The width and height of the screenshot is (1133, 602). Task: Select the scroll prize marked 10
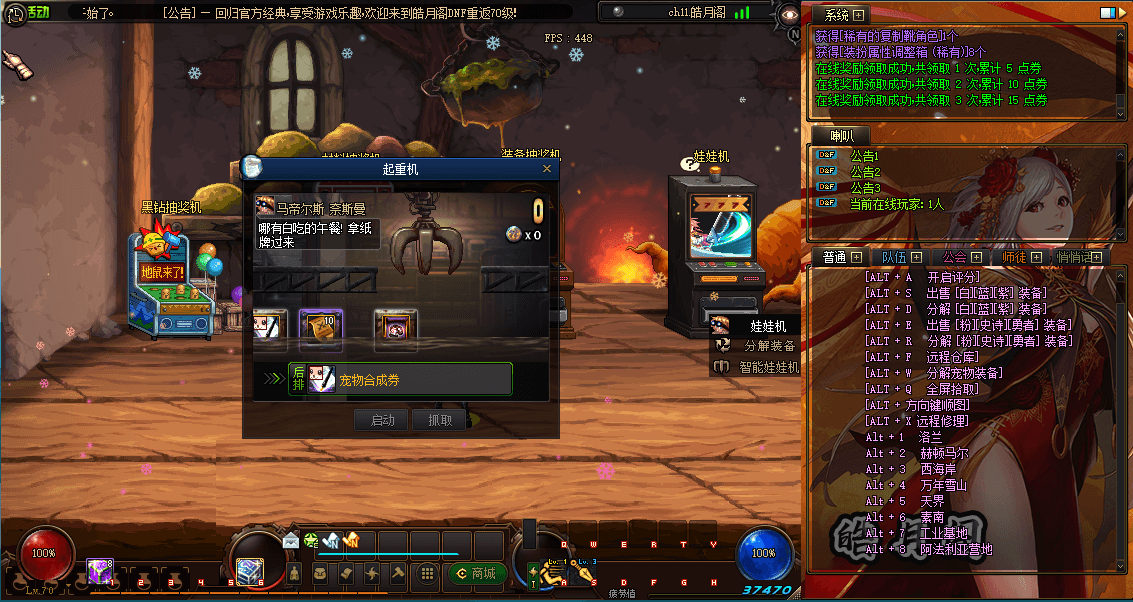pyautogui.click(x=321, y=326)
